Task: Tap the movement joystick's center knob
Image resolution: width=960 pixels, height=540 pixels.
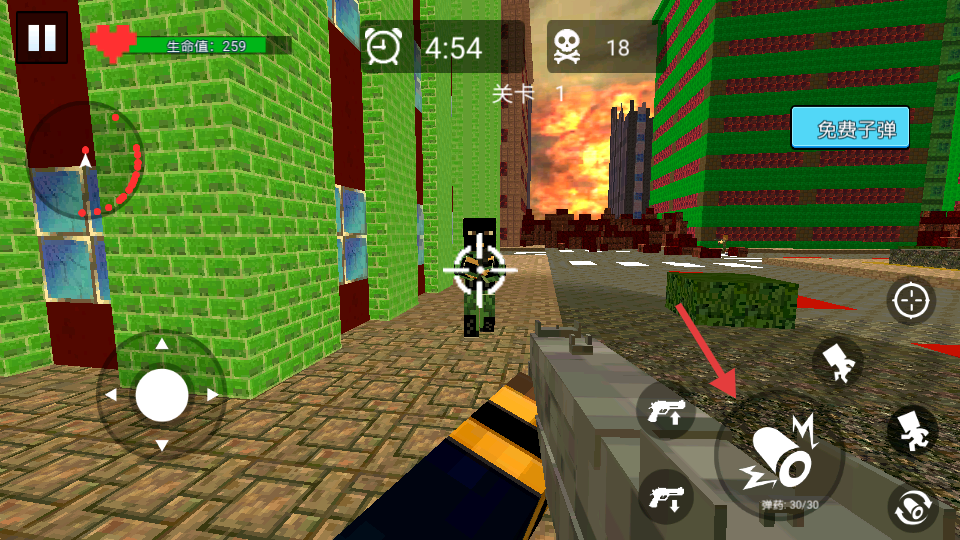Action: 162,395
